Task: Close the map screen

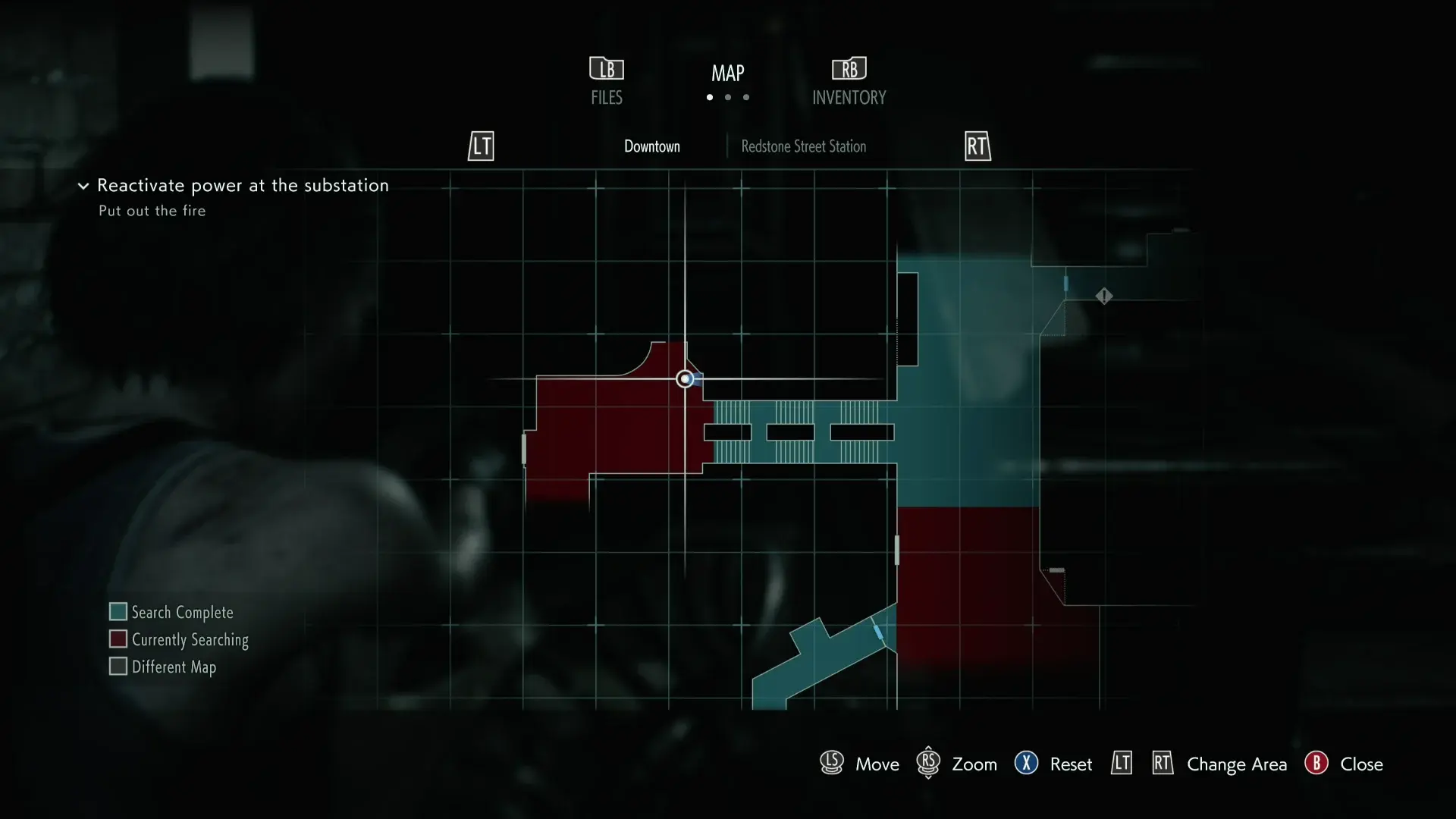Action: (x=1345, y=764)
